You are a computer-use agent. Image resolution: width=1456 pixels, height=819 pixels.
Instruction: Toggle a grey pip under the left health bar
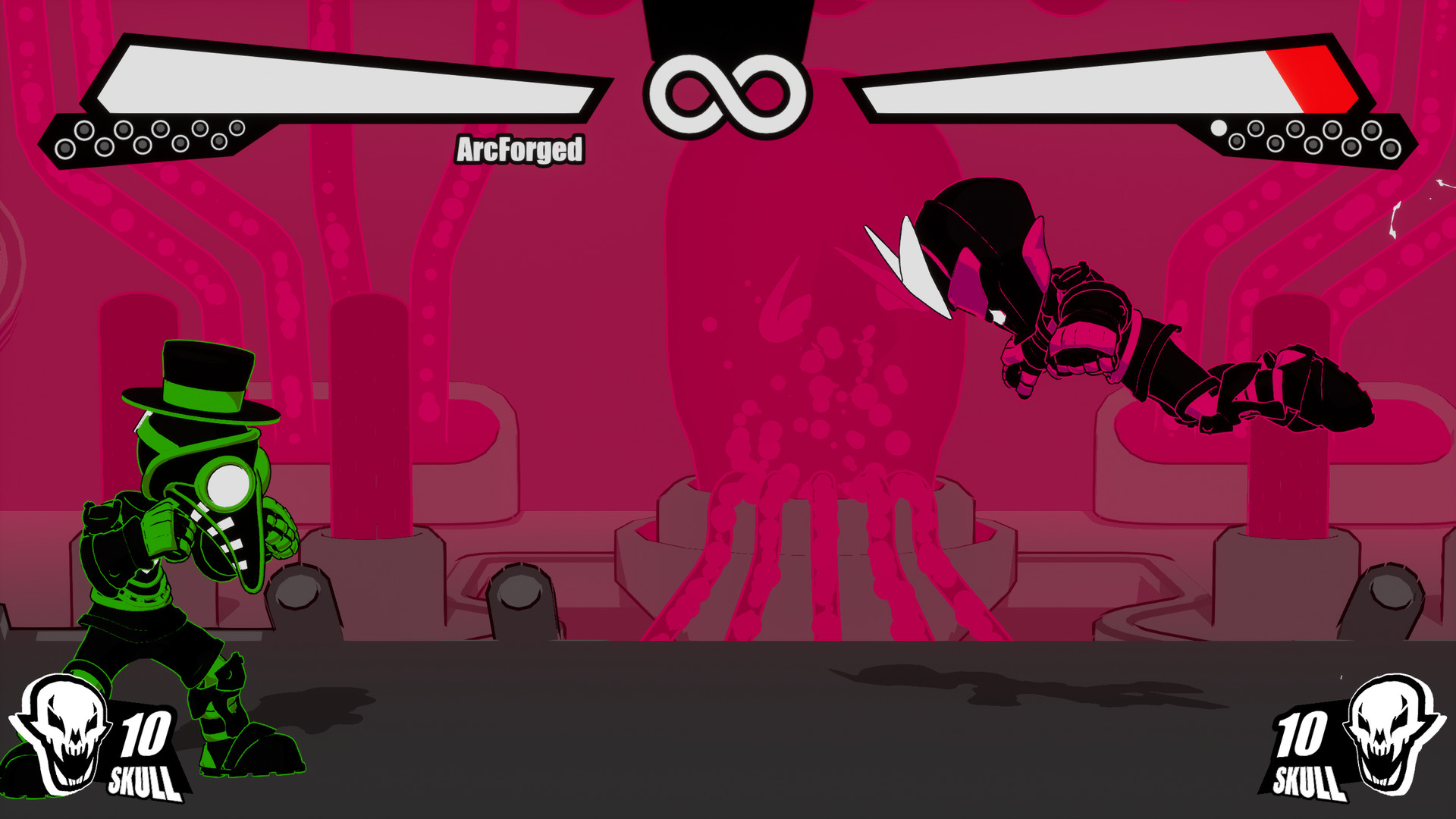point(84,129)
